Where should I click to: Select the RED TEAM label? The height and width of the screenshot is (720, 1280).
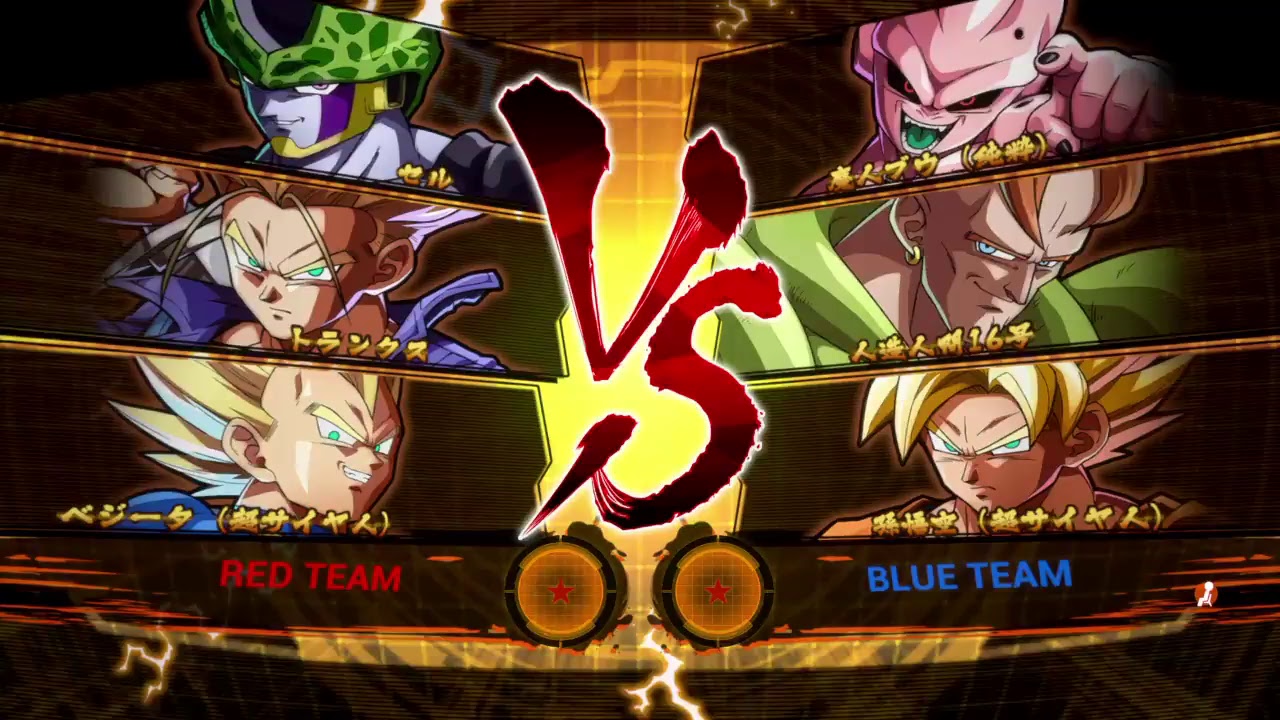(310, 577)
